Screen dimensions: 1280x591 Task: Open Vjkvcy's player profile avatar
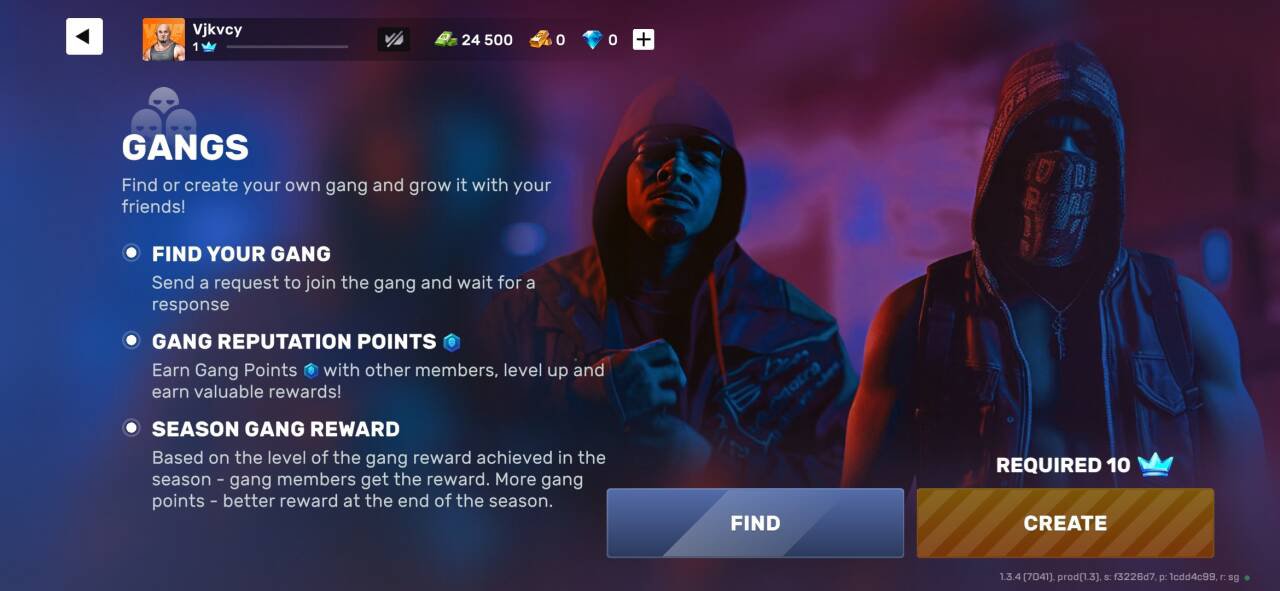coord(163,40)
